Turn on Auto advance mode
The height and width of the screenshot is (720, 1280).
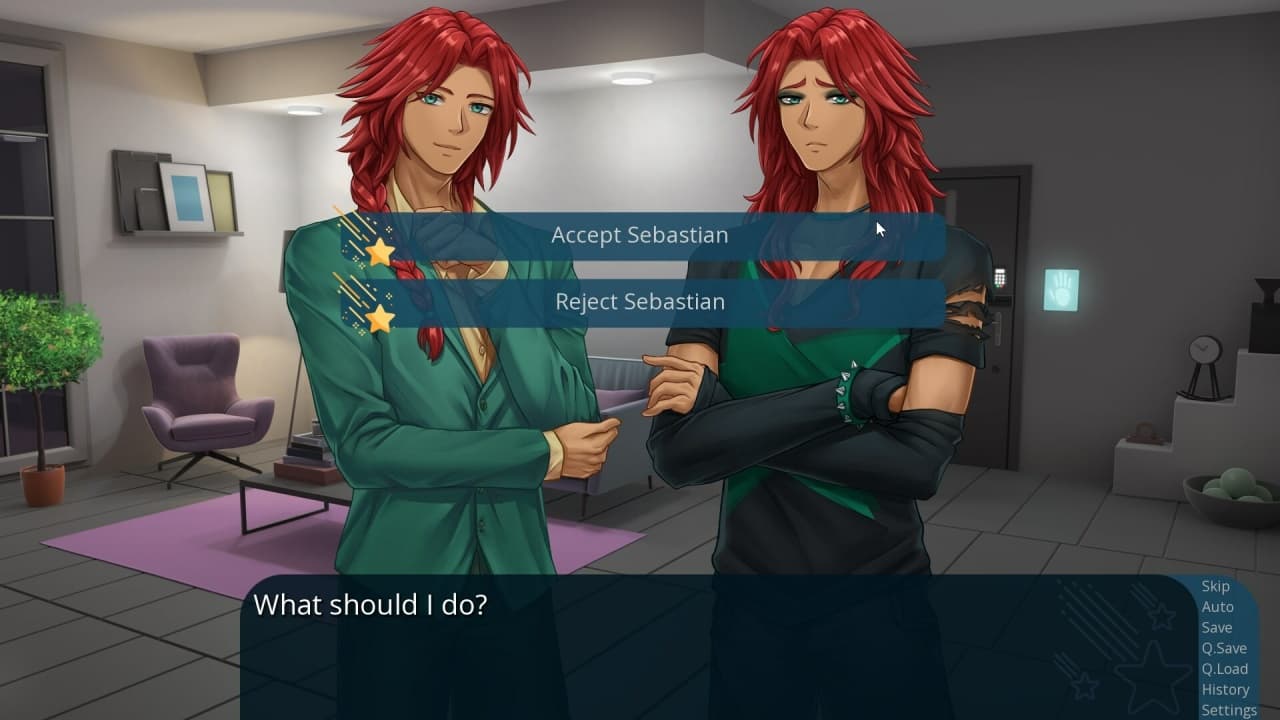coord(1217,607)
